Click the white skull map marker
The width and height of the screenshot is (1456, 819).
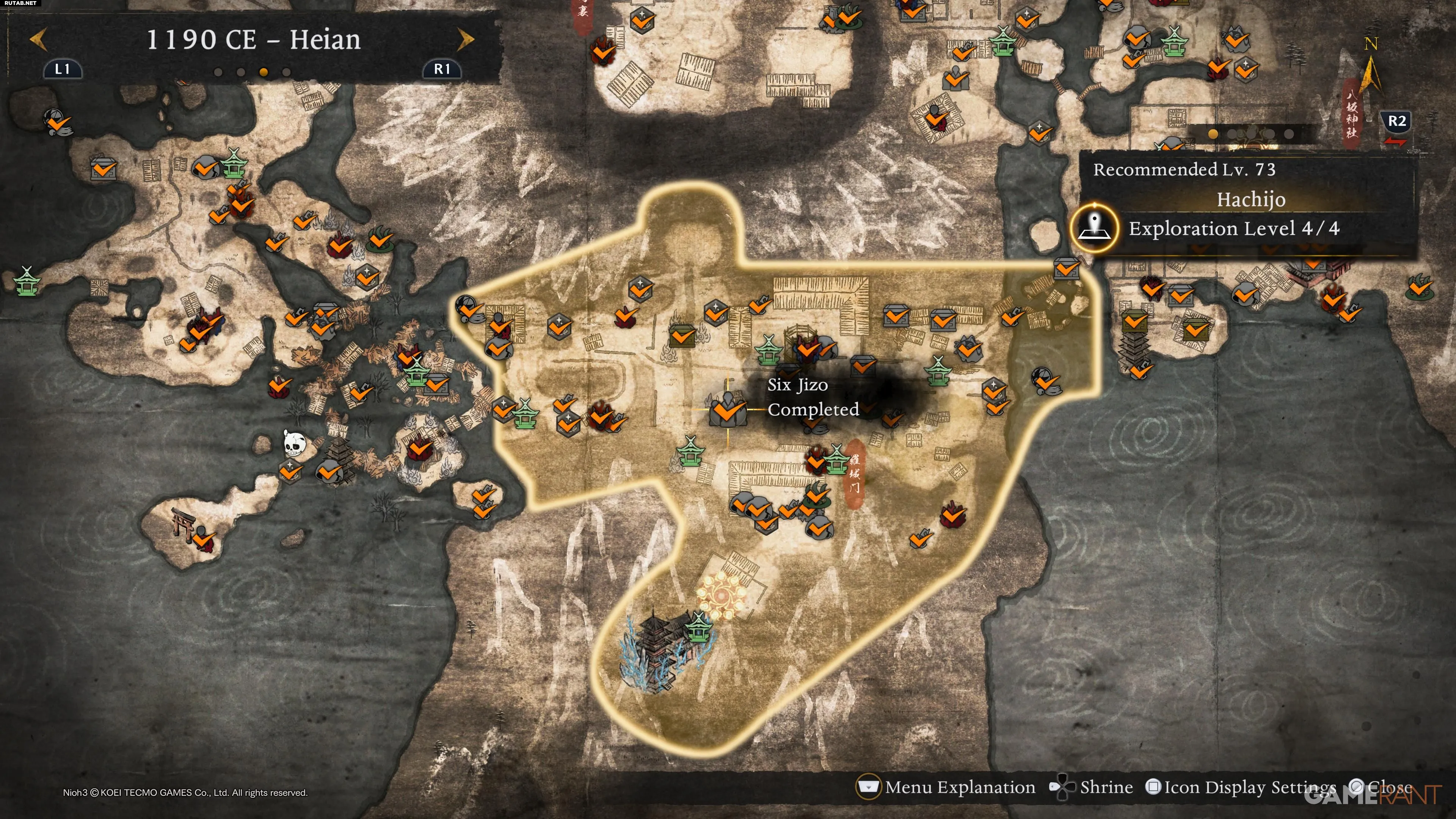coord(293,444)
